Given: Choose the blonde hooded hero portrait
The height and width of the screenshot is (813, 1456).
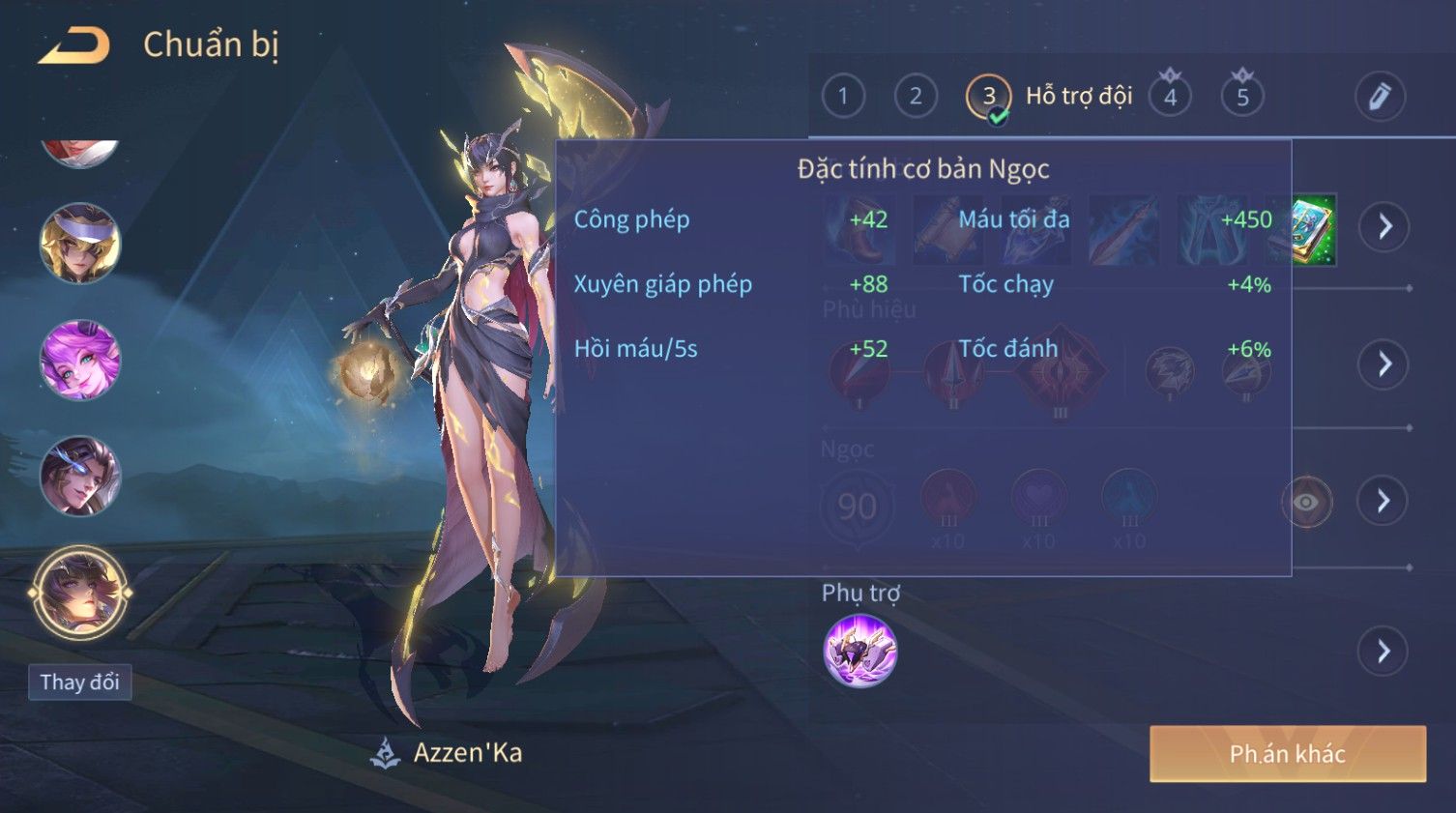Looking at the screenshot, I should point(80,243).
